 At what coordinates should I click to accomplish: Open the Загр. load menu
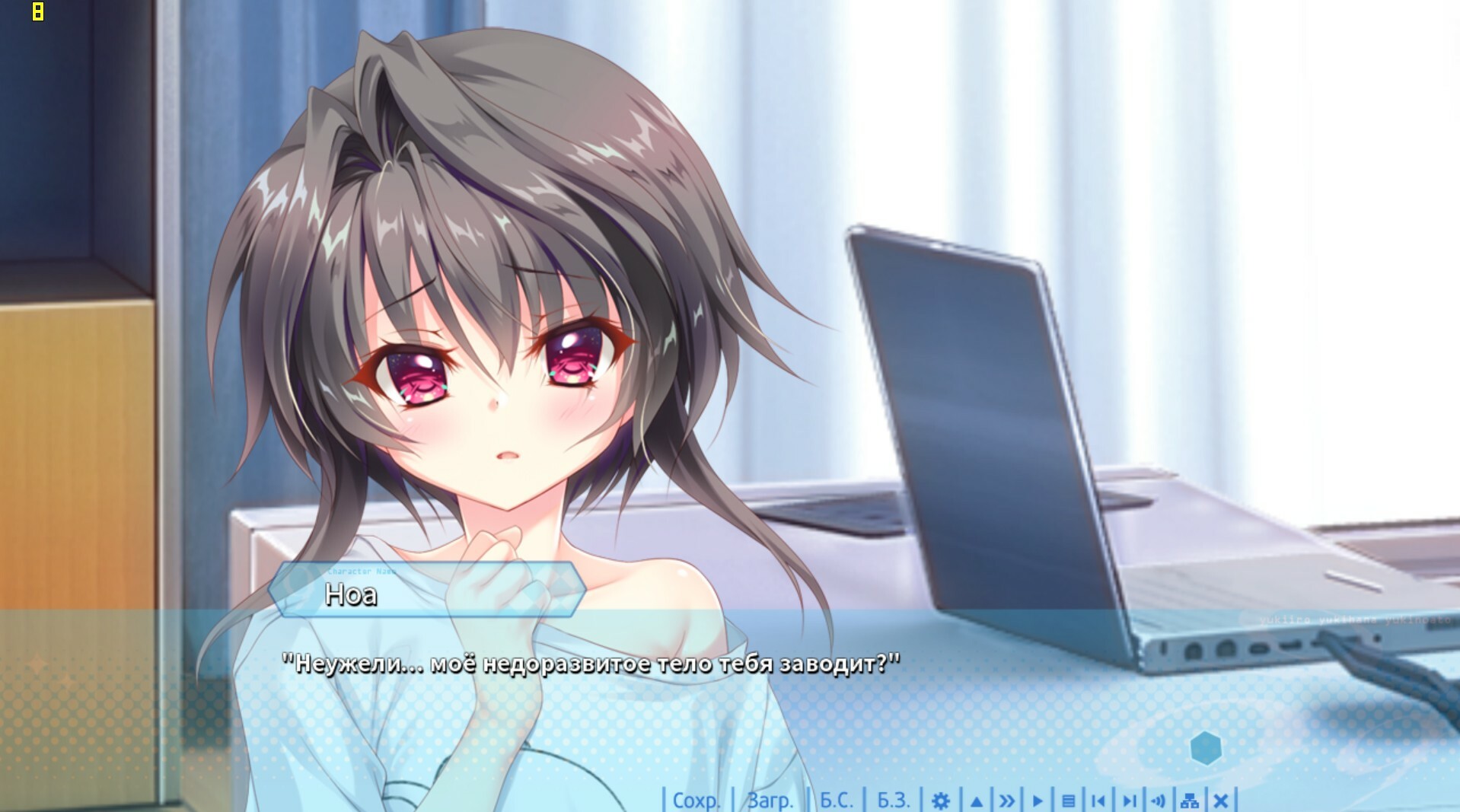point(770,801)
